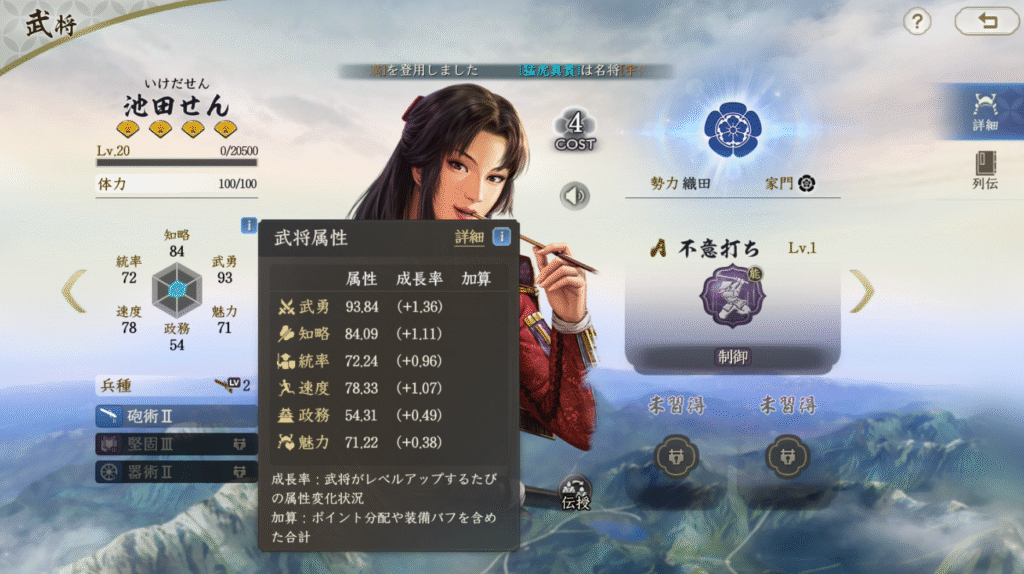Viewport: 1024px width, 574px height.
Task: Tap the 4 COST badge
Action: [575, 130]
